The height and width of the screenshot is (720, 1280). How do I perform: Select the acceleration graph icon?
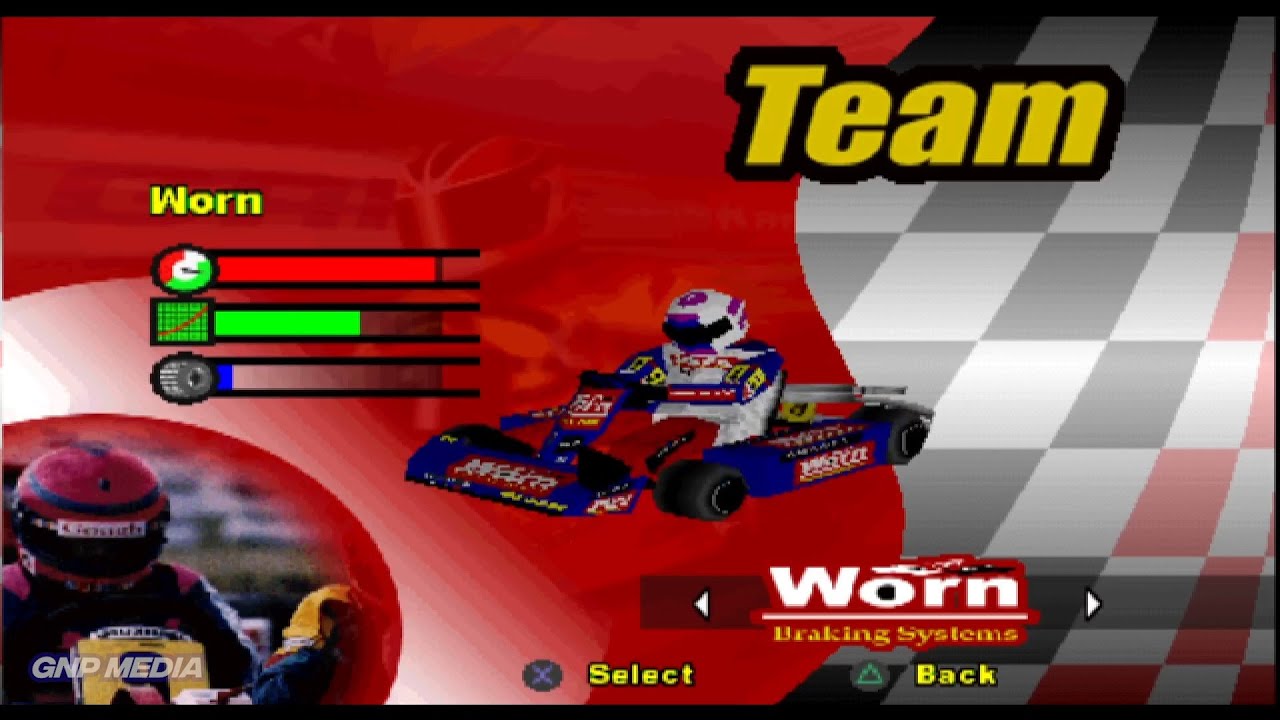[x=184, y=323]
